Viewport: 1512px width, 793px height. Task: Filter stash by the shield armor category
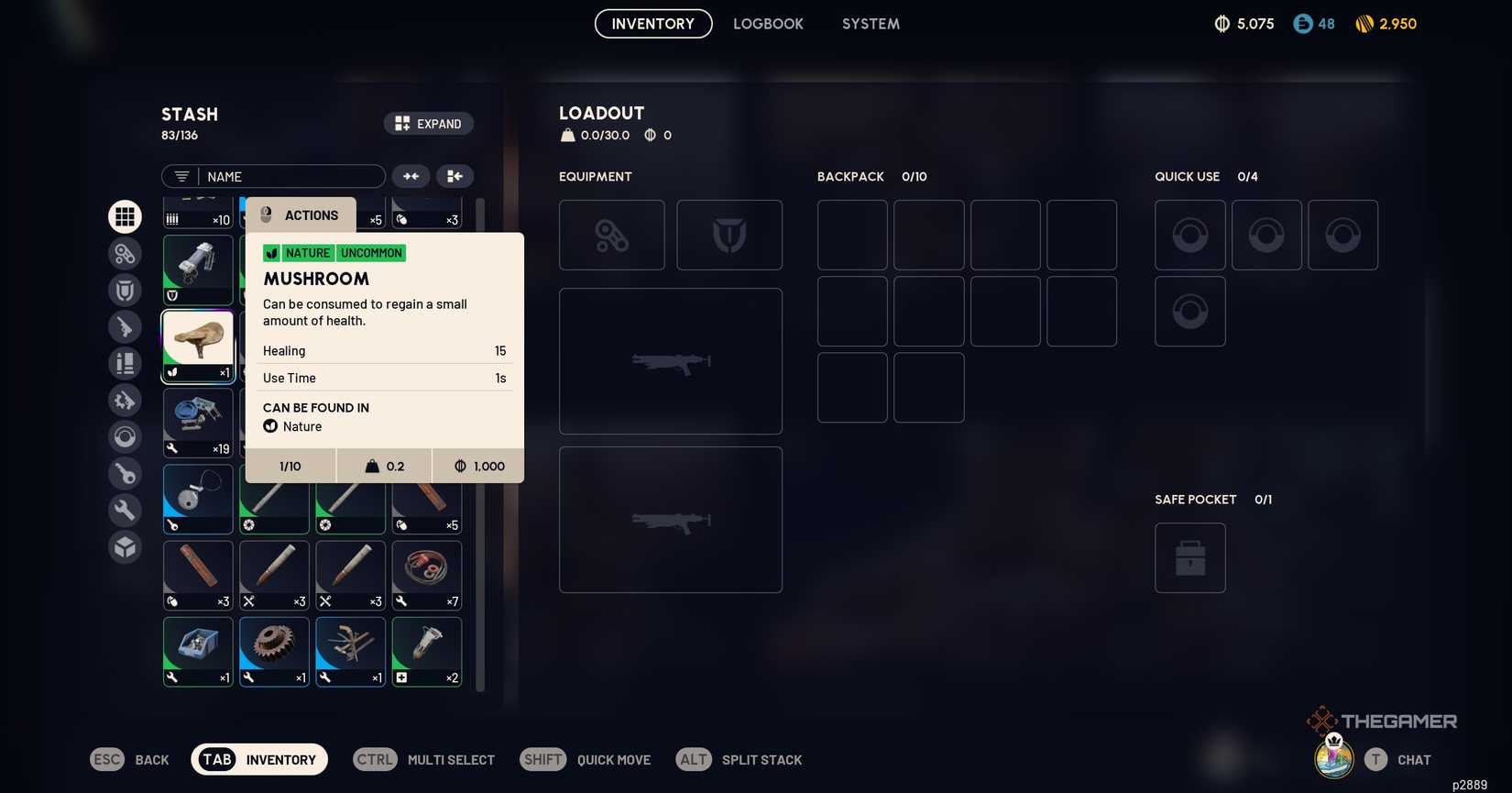coord(125,290)
